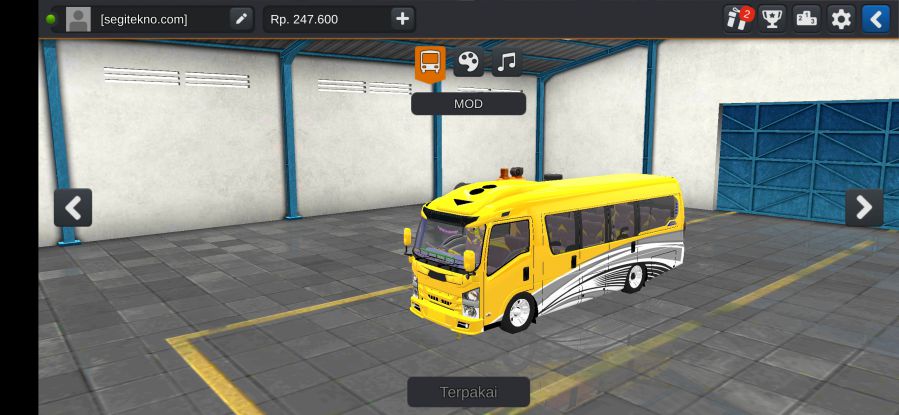The height and width of the screenshot is (415, 899).
Task: Open the player profile avatar
Action: [78, 19]
